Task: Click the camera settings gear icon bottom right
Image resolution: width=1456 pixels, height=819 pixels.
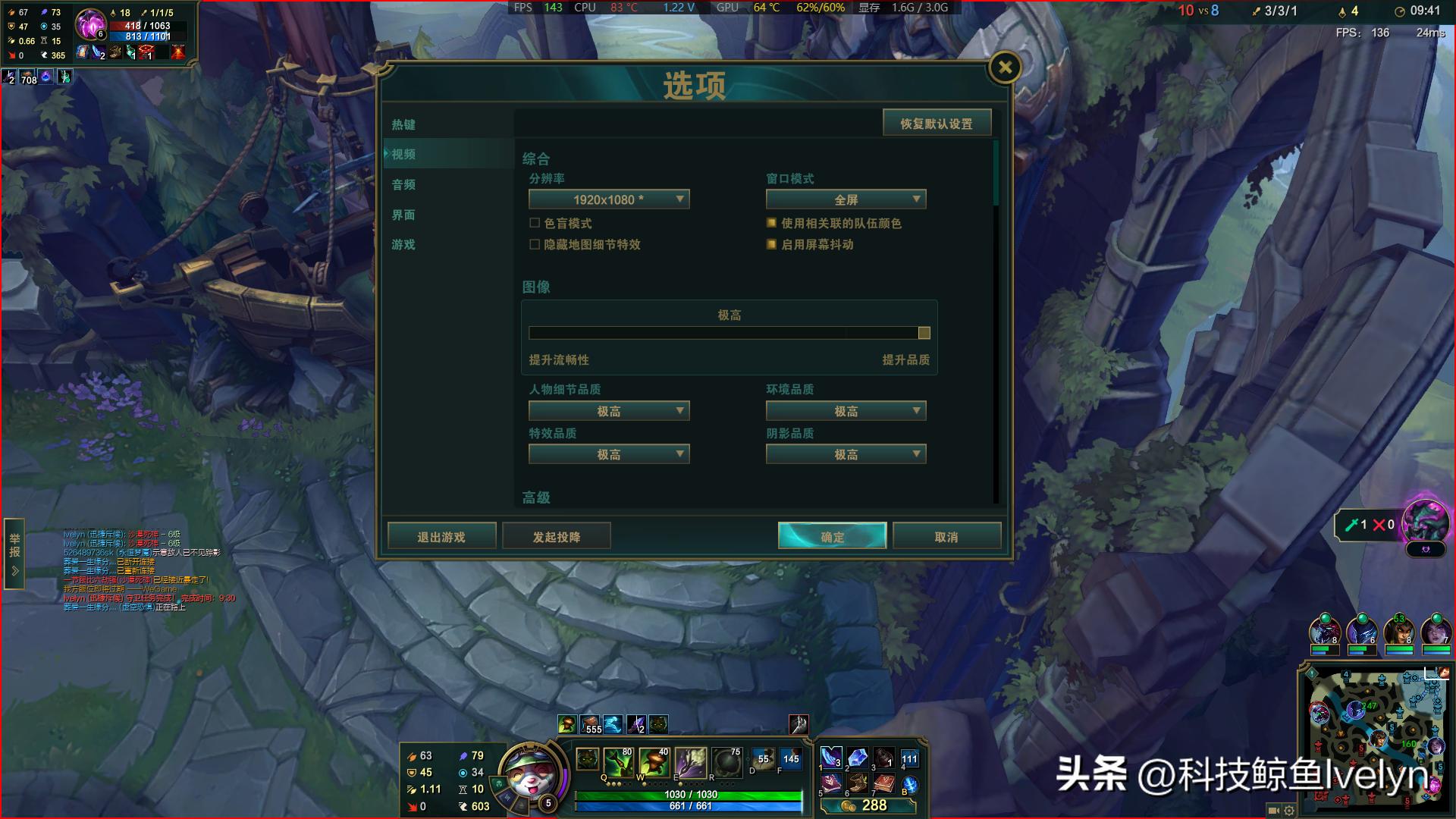Action: (1289, 811)
